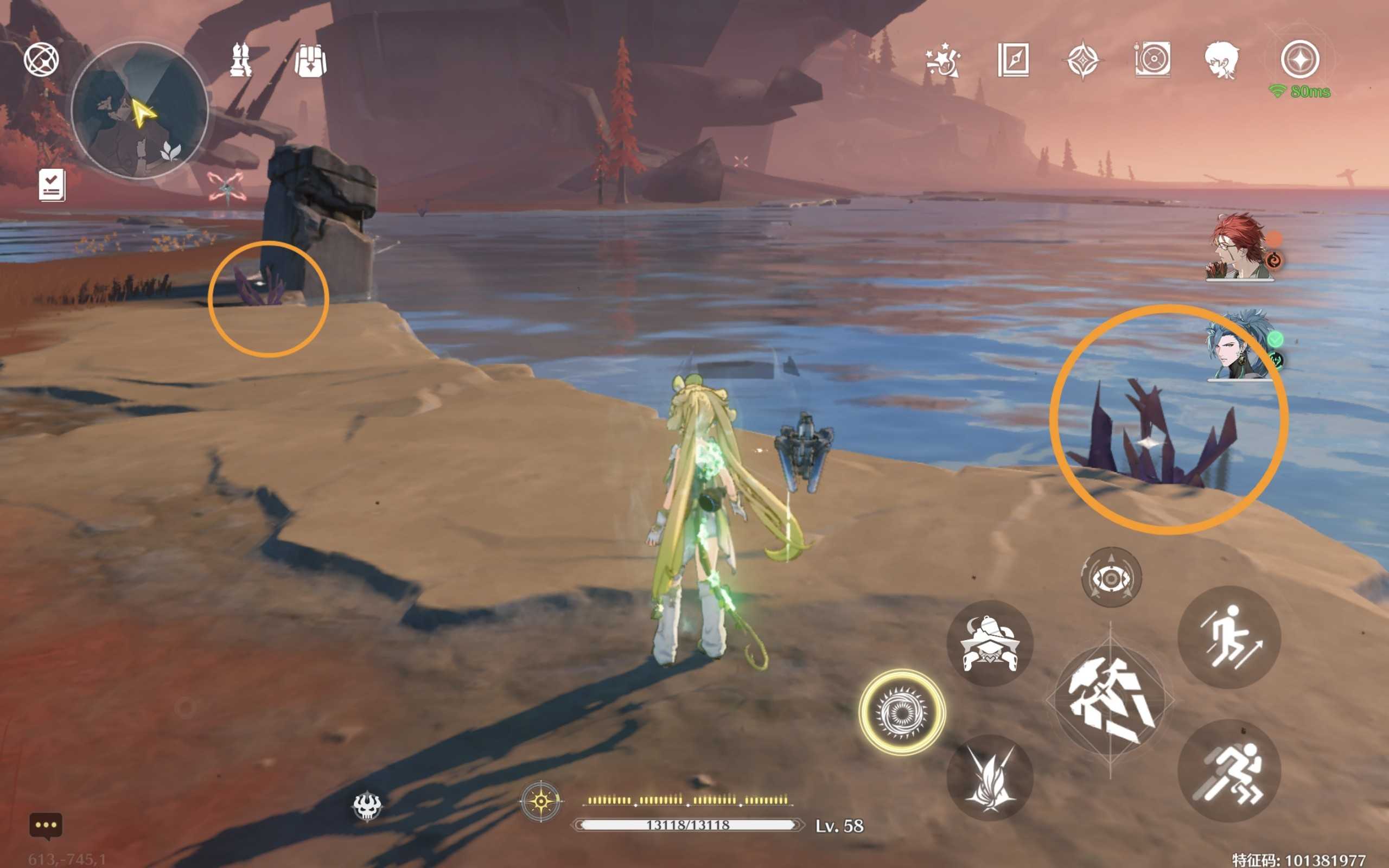Switch to the blue-haired party member
Image resolution: width=1389 pixels, height=868 pixels.
tap(1240, 346)
